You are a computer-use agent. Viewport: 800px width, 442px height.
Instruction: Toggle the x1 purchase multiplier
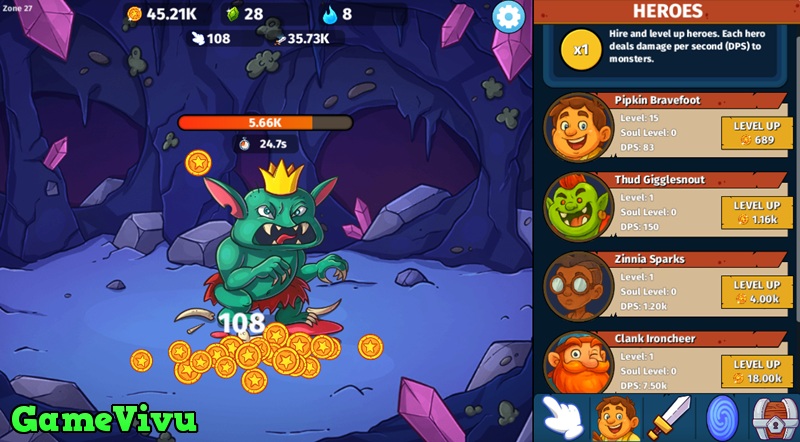pos(577,48)
